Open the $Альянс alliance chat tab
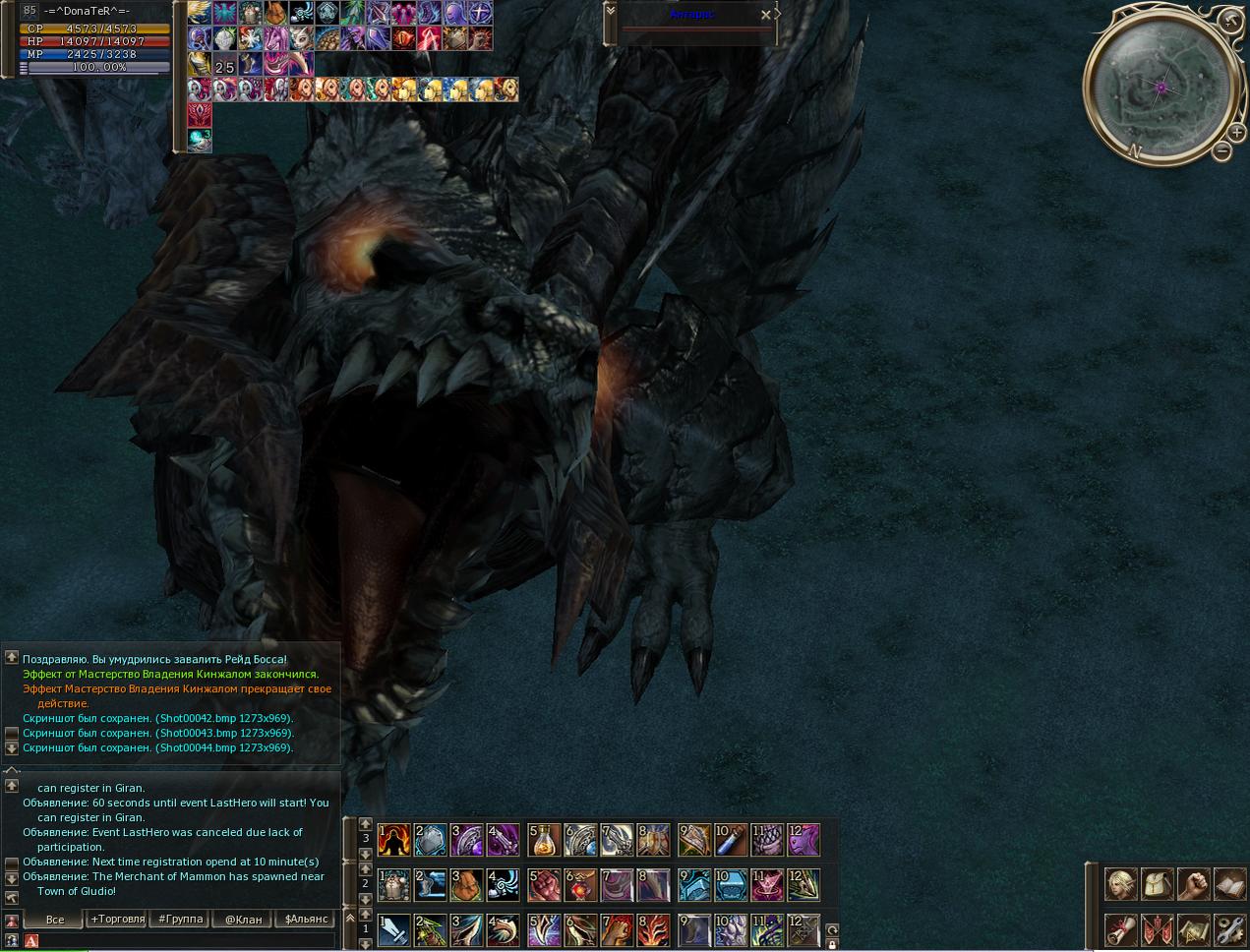Viewport: 1250px width, 952px height. (x=306, y=920)
